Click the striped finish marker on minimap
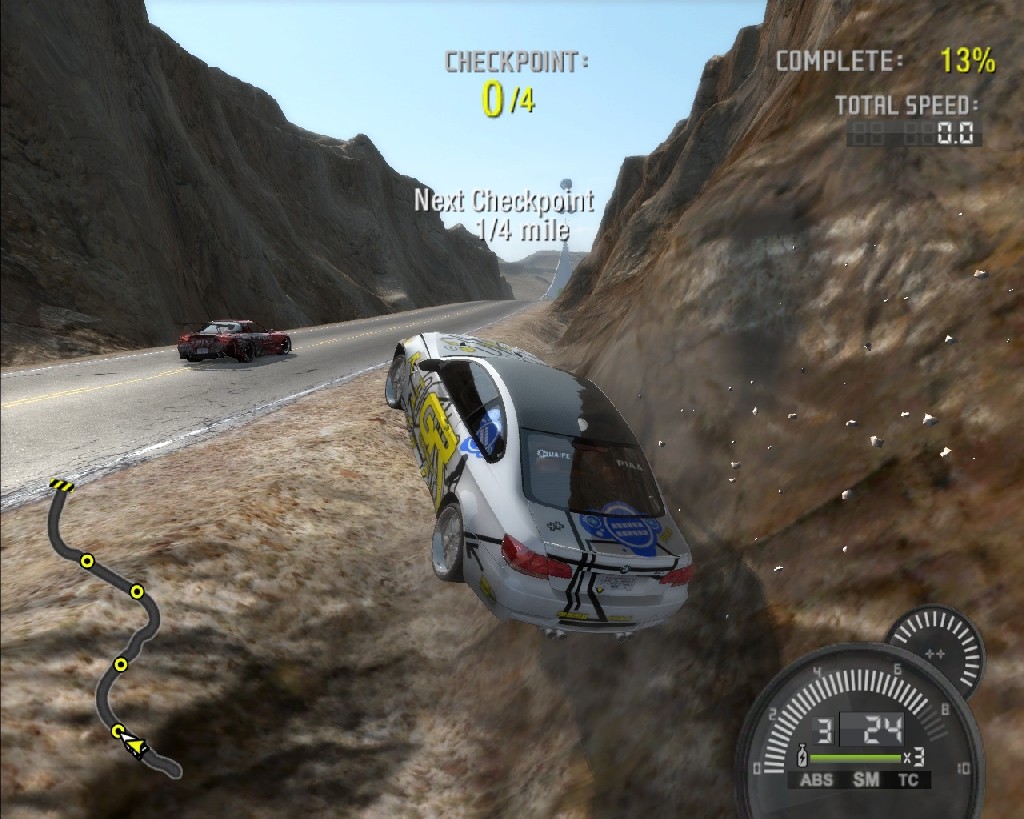 pyautogui.click(x=61, y=486)
